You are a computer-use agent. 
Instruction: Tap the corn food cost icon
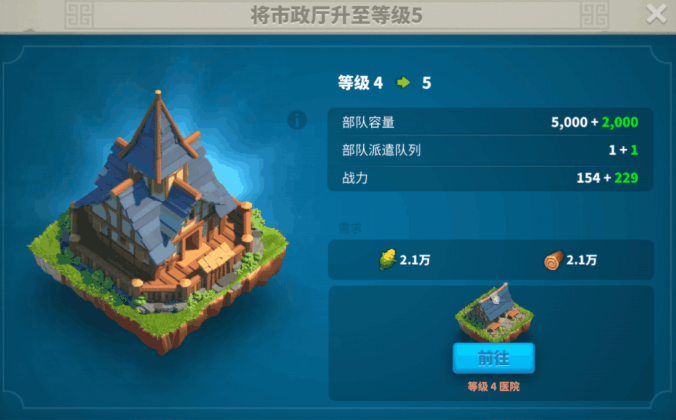(386, 260)
